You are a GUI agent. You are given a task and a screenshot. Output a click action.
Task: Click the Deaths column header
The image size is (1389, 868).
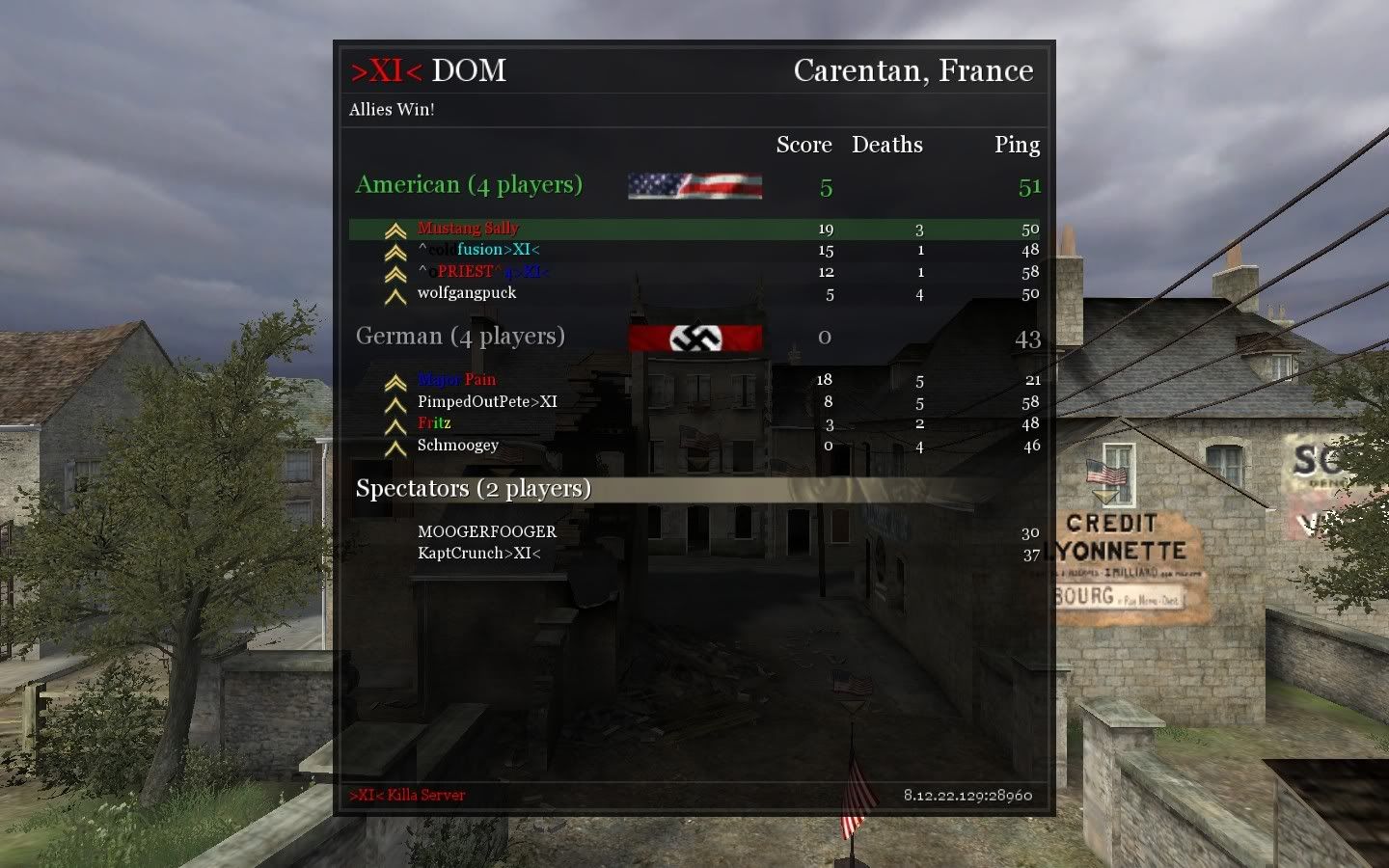[887, 145]
